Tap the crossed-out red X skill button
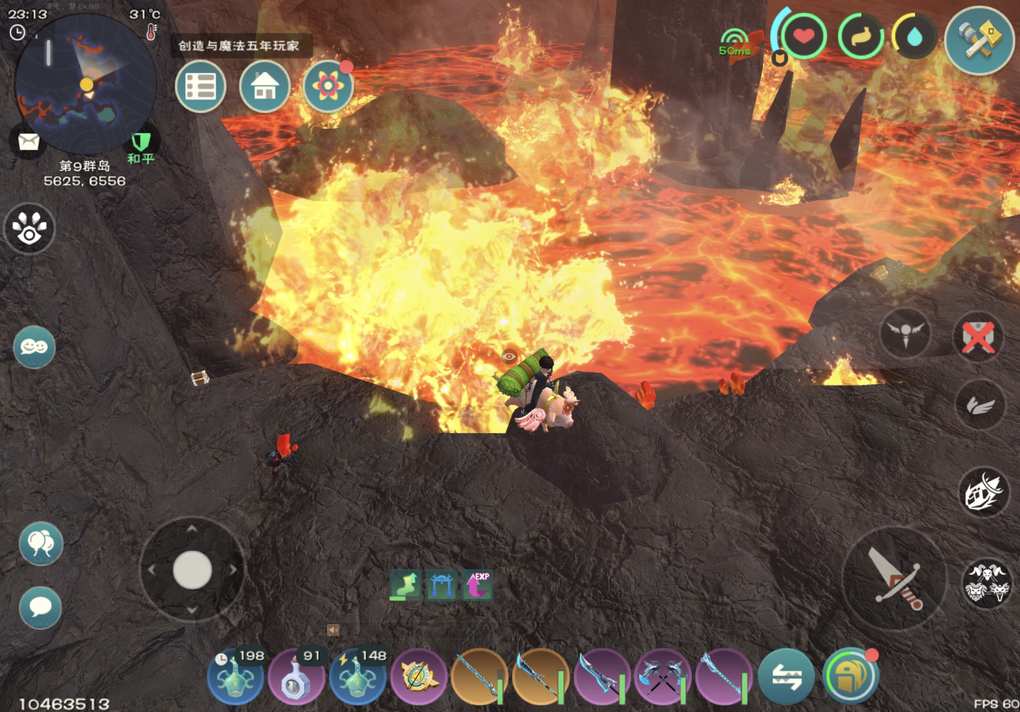This screenshot has width=1020, height=712. [978, 336]
